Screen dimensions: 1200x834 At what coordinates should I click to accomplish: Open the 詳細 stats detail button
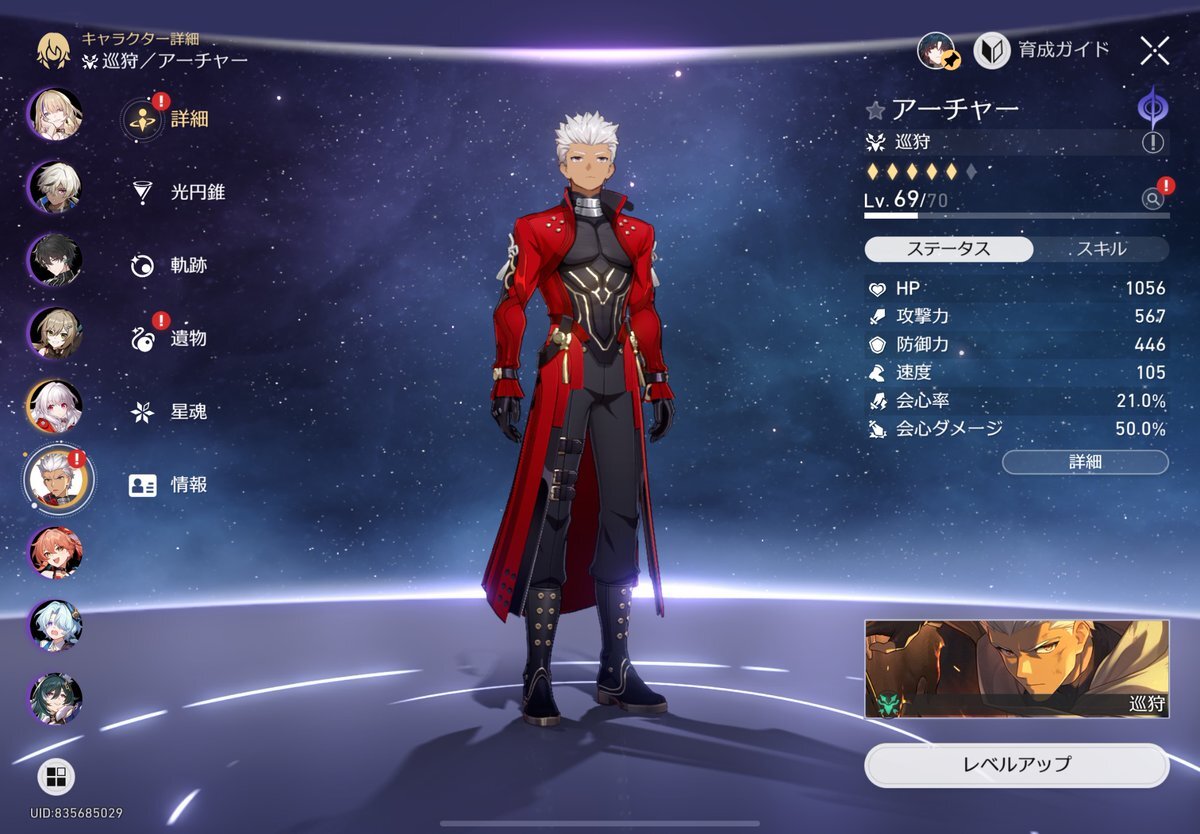(x=1085, y=462)
